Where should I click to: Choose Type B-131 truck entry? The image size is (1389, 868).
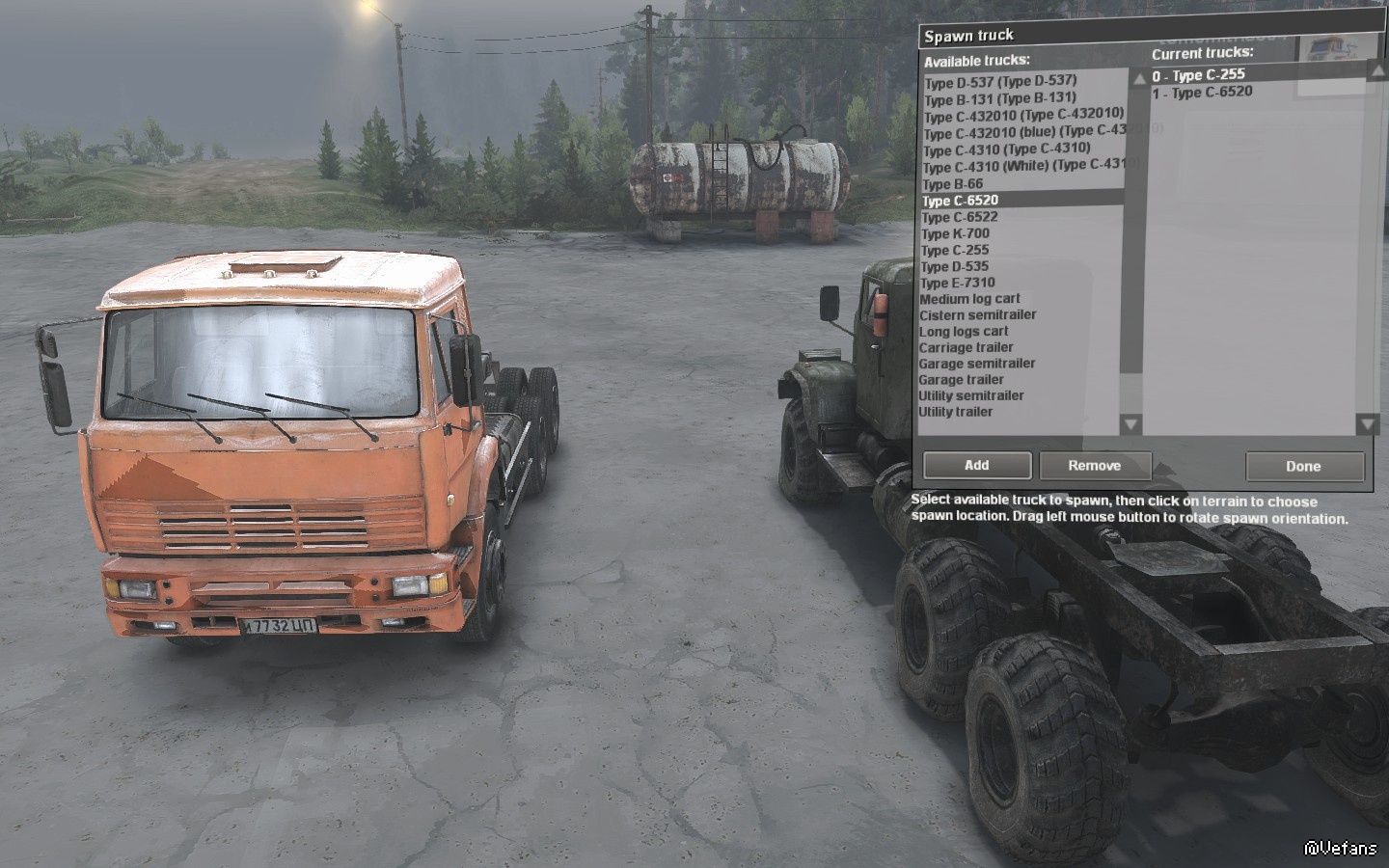[999, 98]
